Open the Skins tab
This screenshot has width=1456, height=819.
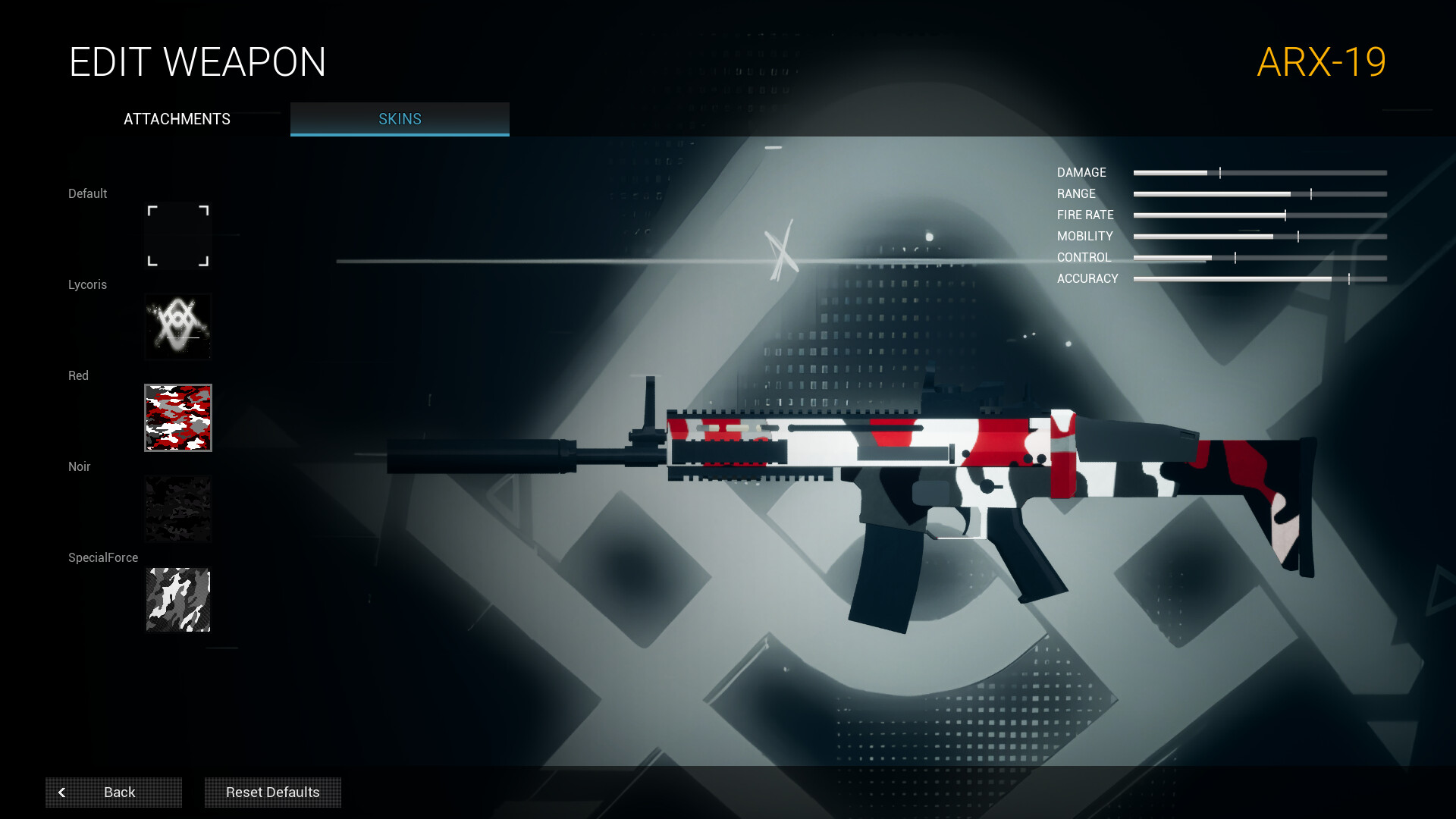(400, 119)
